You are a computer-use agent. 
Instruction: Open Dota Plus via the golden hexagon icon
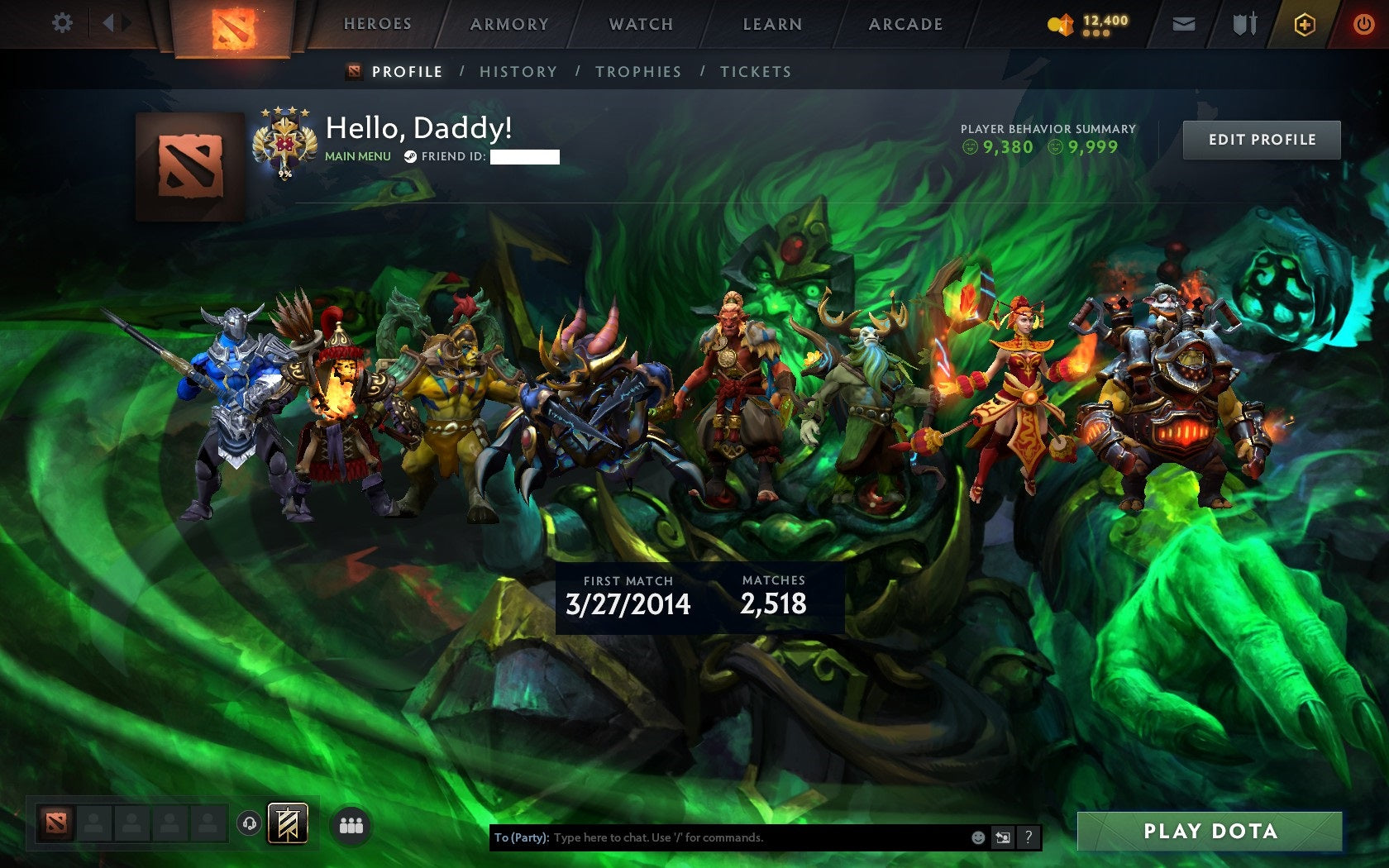point(1305,25)
